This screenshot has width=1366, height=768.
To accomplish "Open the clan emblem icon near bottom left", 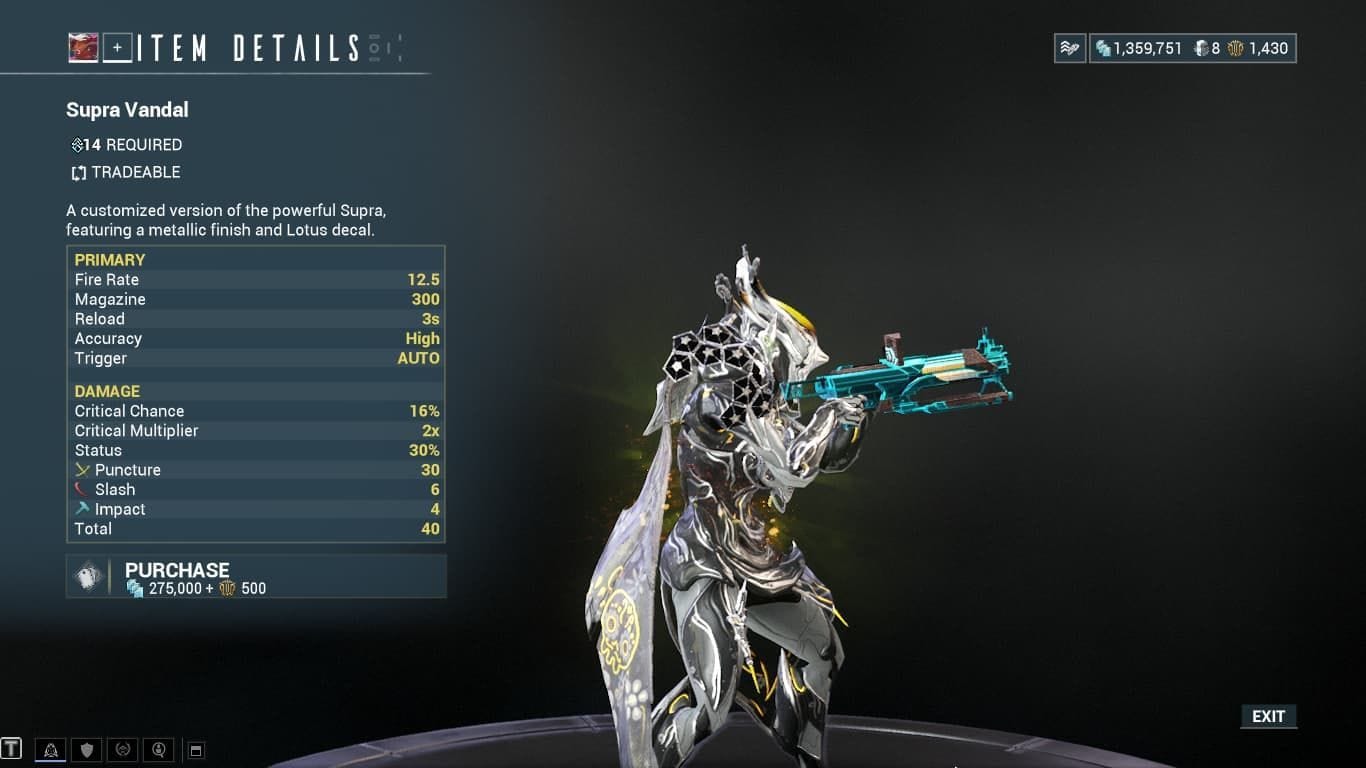I will tap(122, 749).
